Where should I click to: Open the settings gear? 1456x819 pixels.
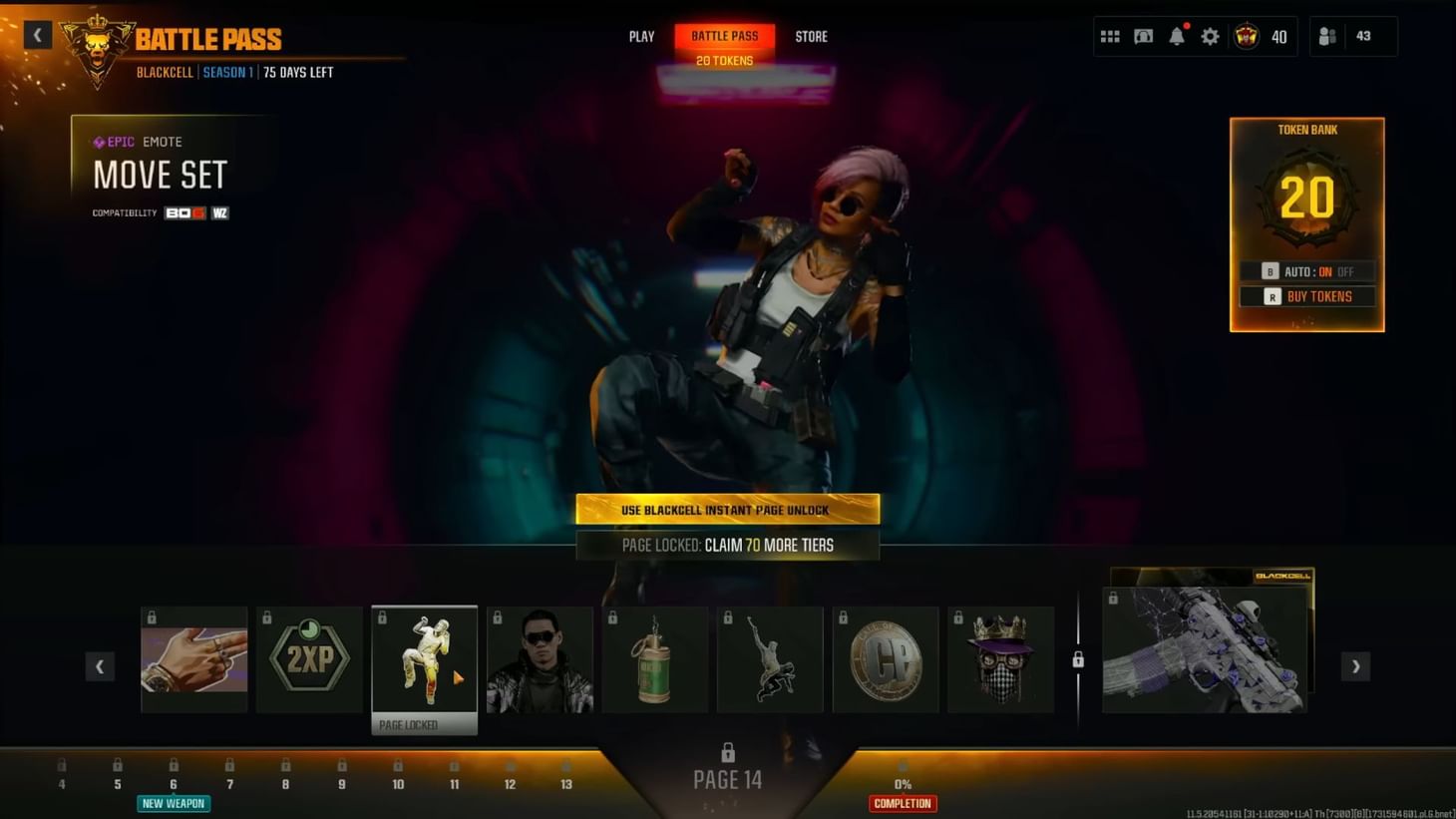click(x=1210, y=35)
